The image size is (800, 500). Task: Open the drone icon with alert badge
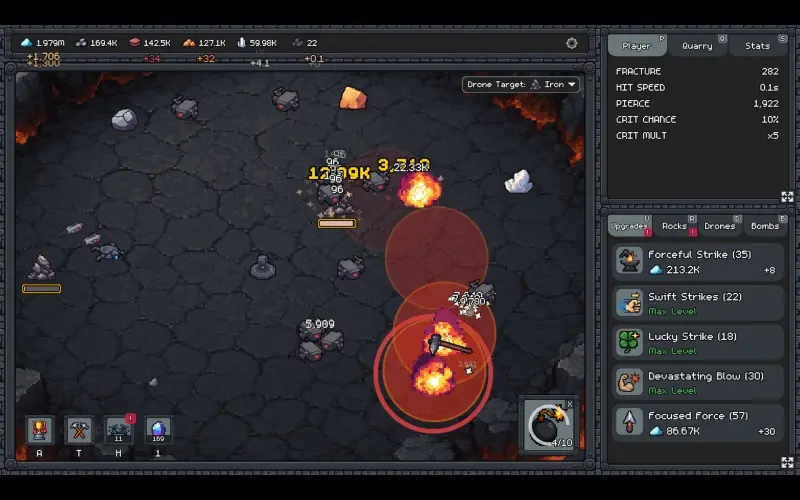pos(119,430)
